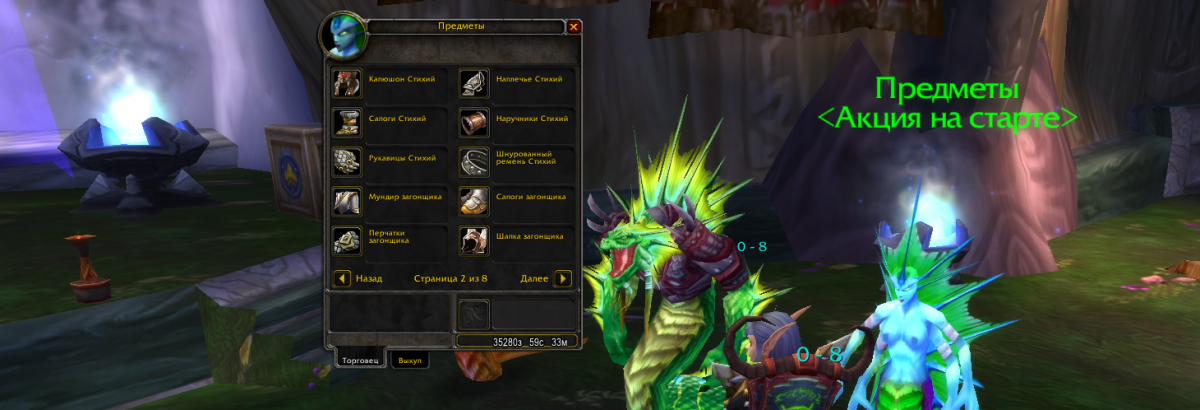This screenshot has width=1200, height=410.
Task: Click the vendor portrait in window corner
Action: (x=342, y=36)
